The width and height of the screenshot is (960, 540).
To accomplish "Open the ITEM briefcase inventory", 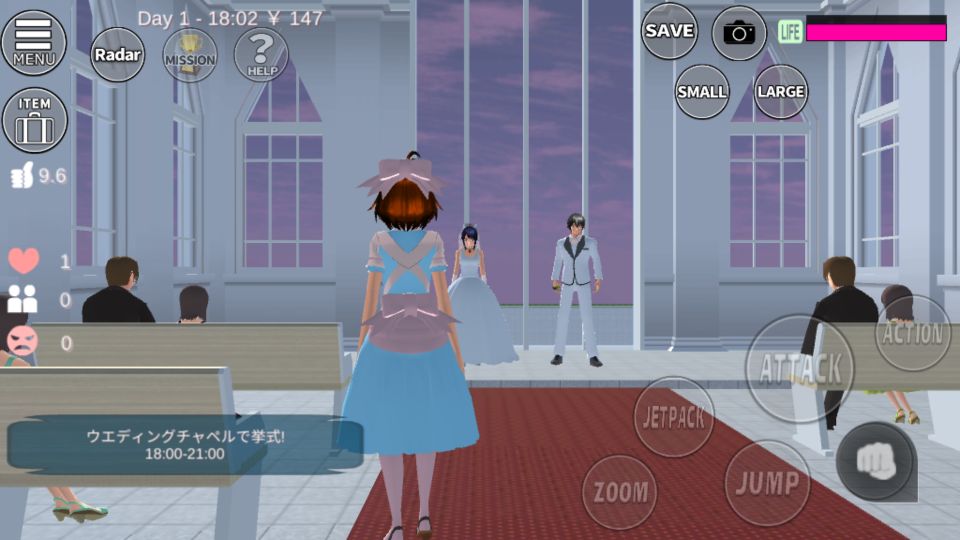I will point(35,120).
